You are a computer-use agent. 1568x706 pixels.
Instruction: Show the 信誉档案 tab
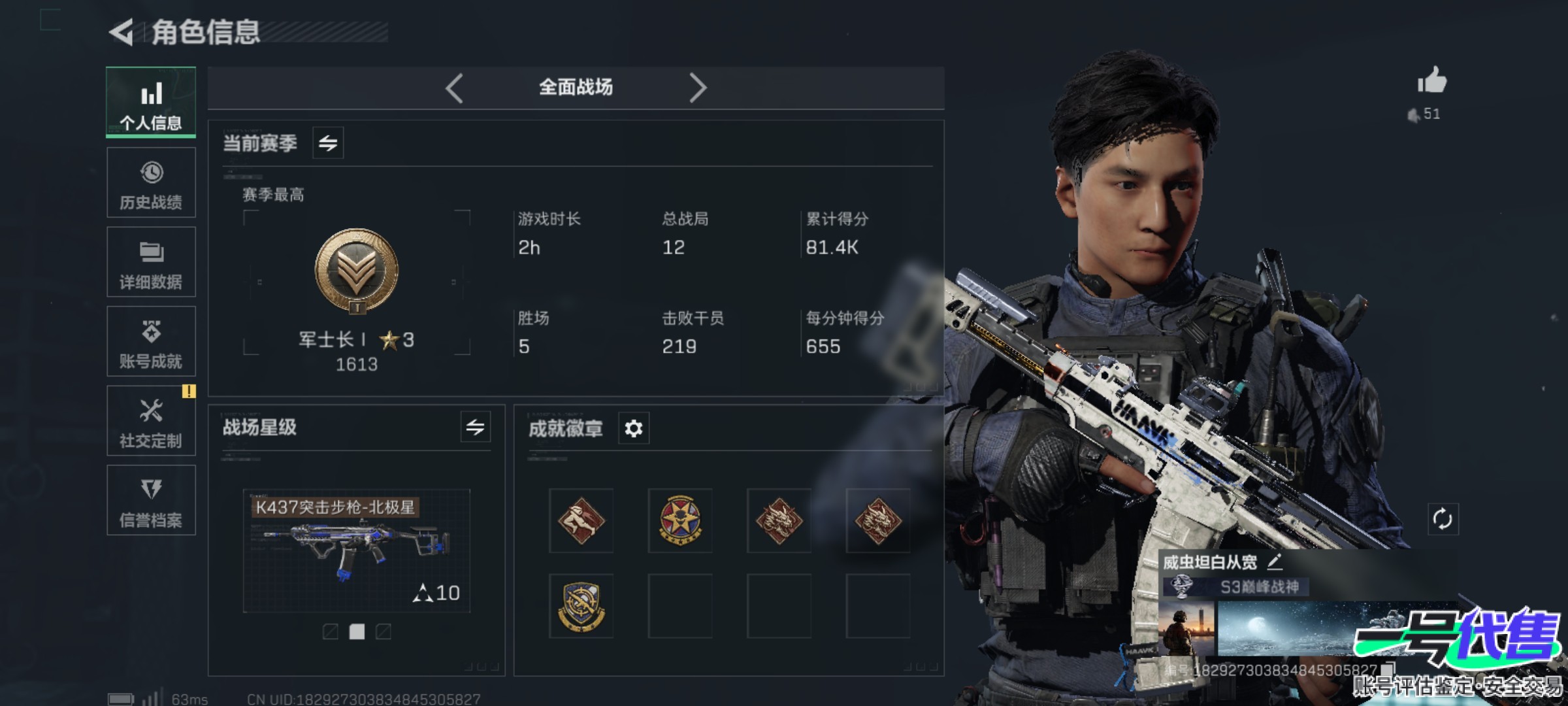[151, 501]
